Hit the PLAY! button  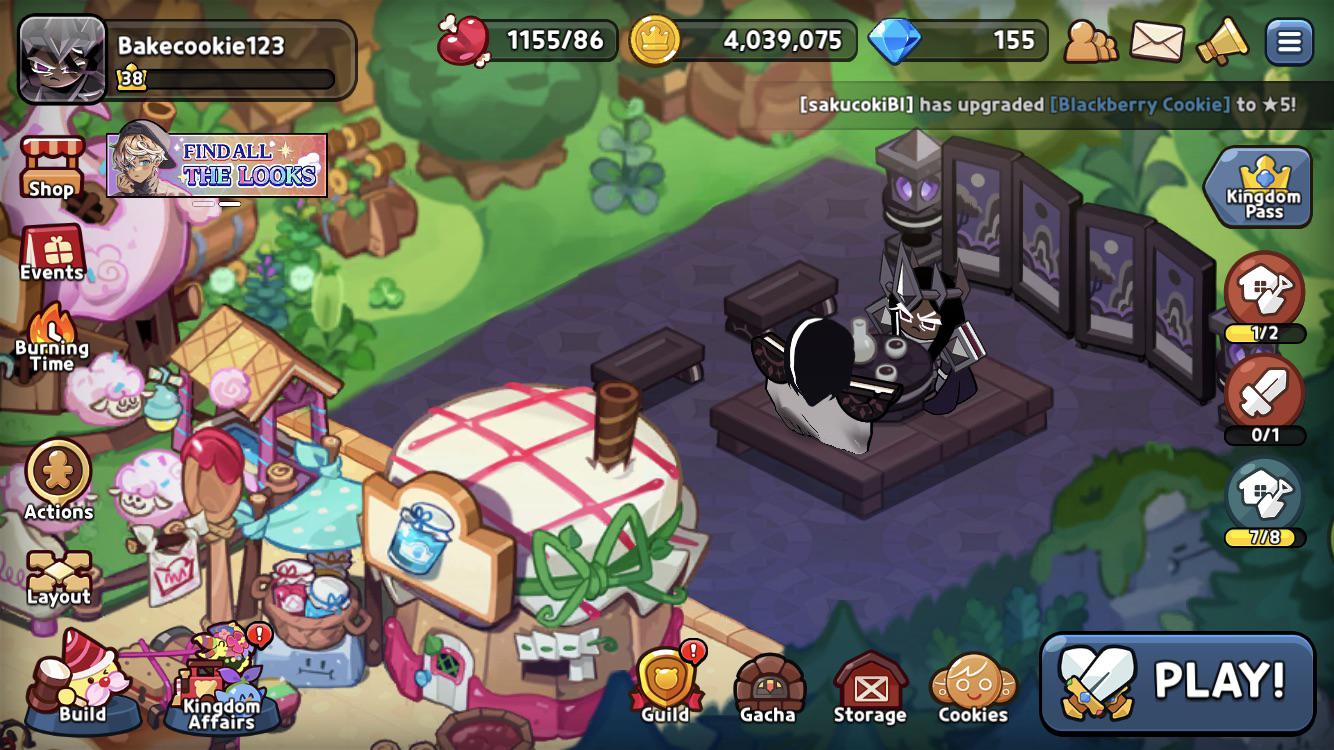pyautogui.click(x=1177, y=682)
